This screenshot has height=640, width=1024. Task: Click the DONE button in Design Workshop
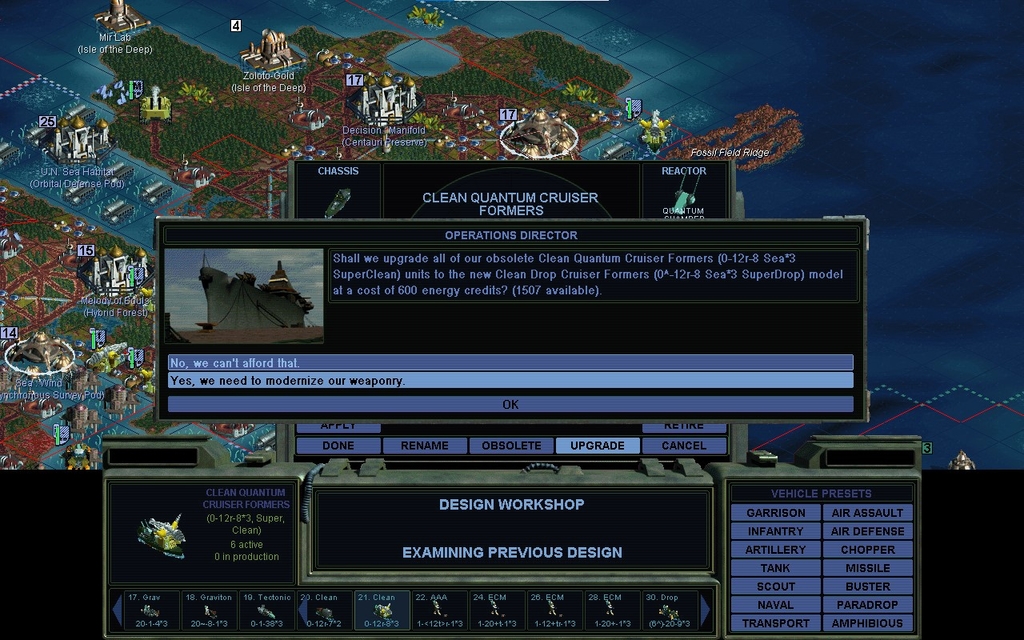tap(338, 445)
